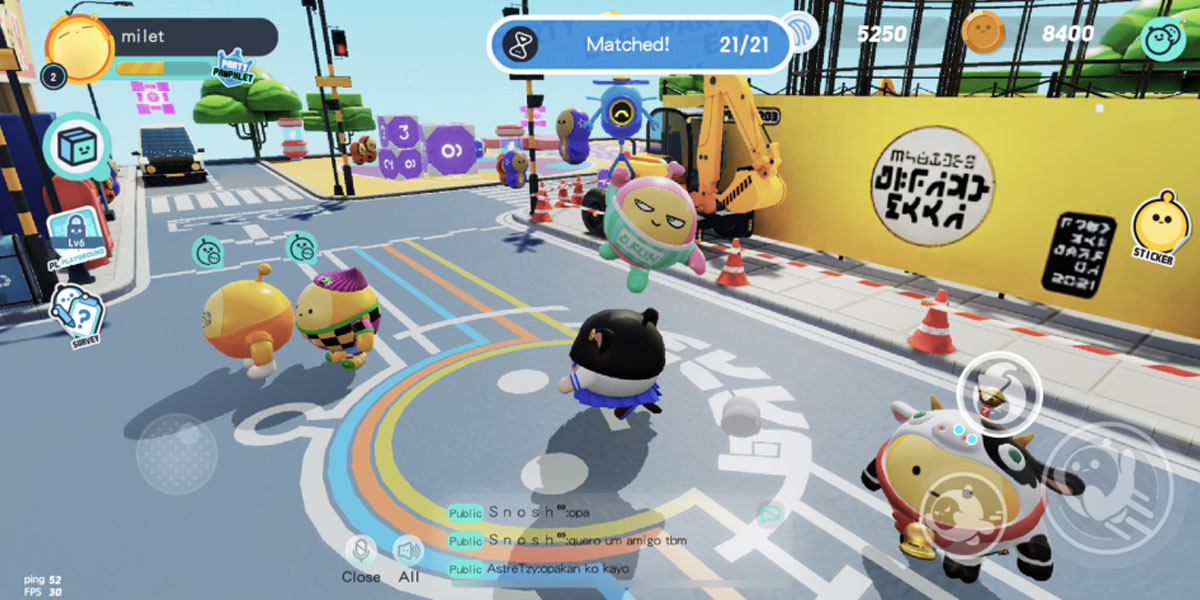
Task: Tap the virtual movement joystick
Action: (x=177, y=453)
